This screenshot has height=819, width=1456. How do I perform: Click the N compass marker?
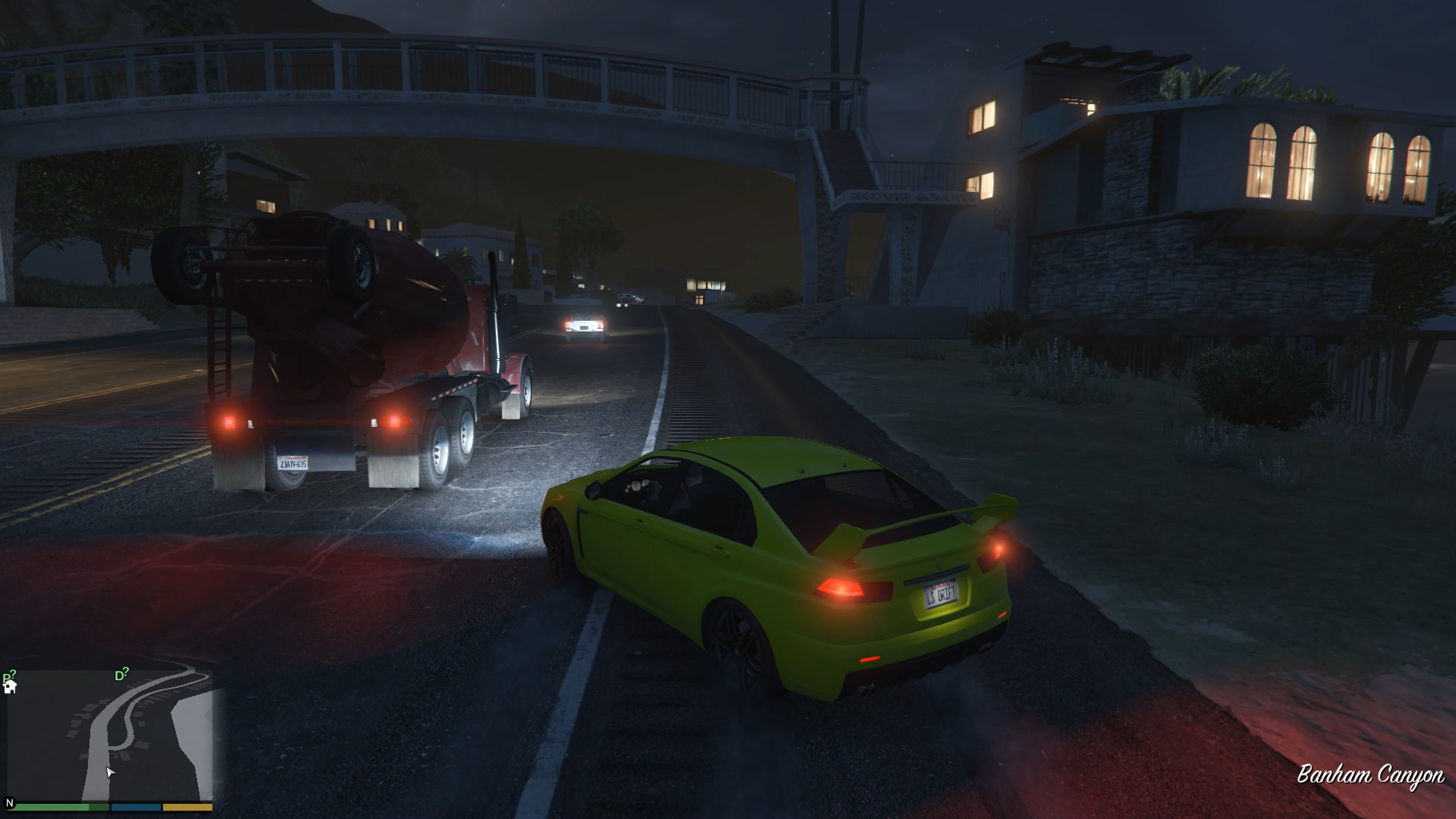[x=10, y=802]
